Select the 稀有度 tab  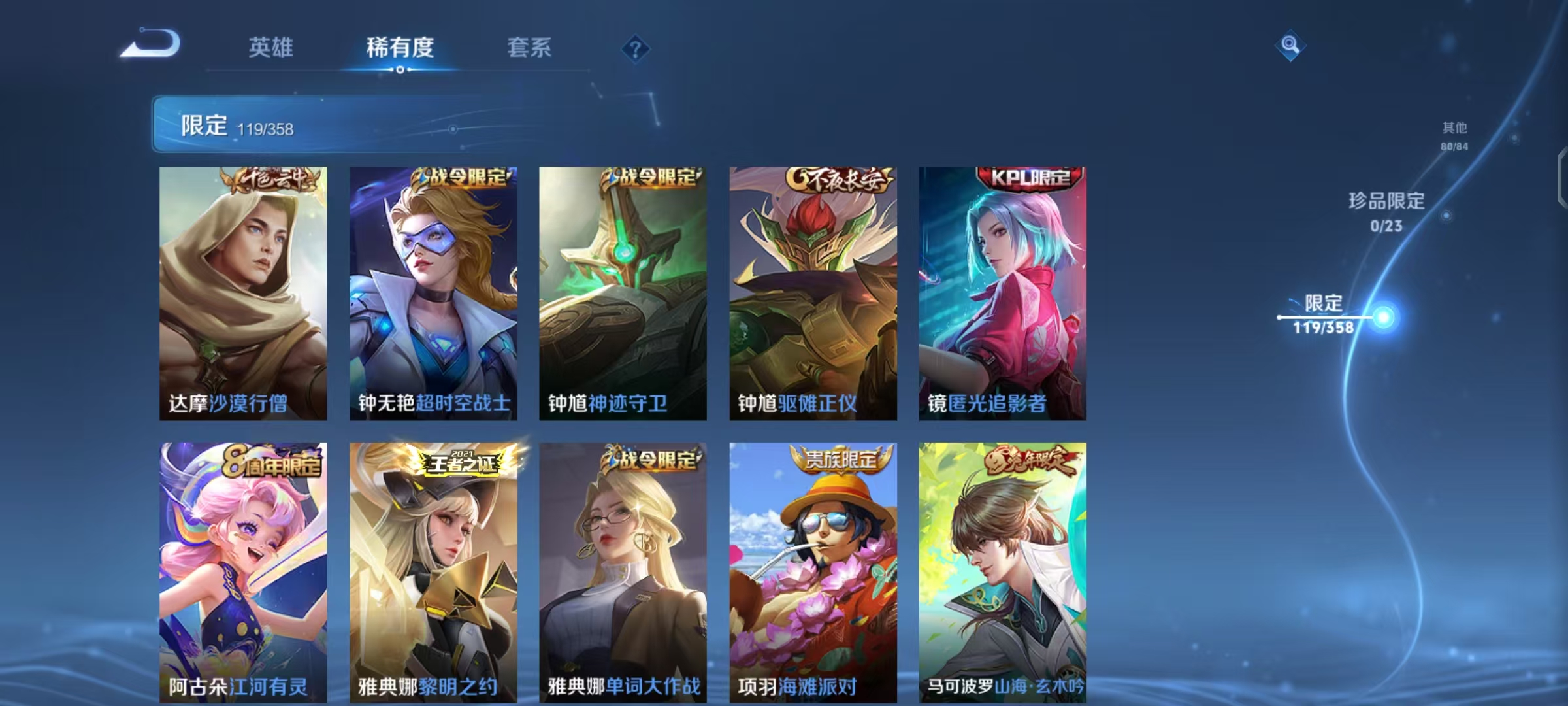coord(400,47)
